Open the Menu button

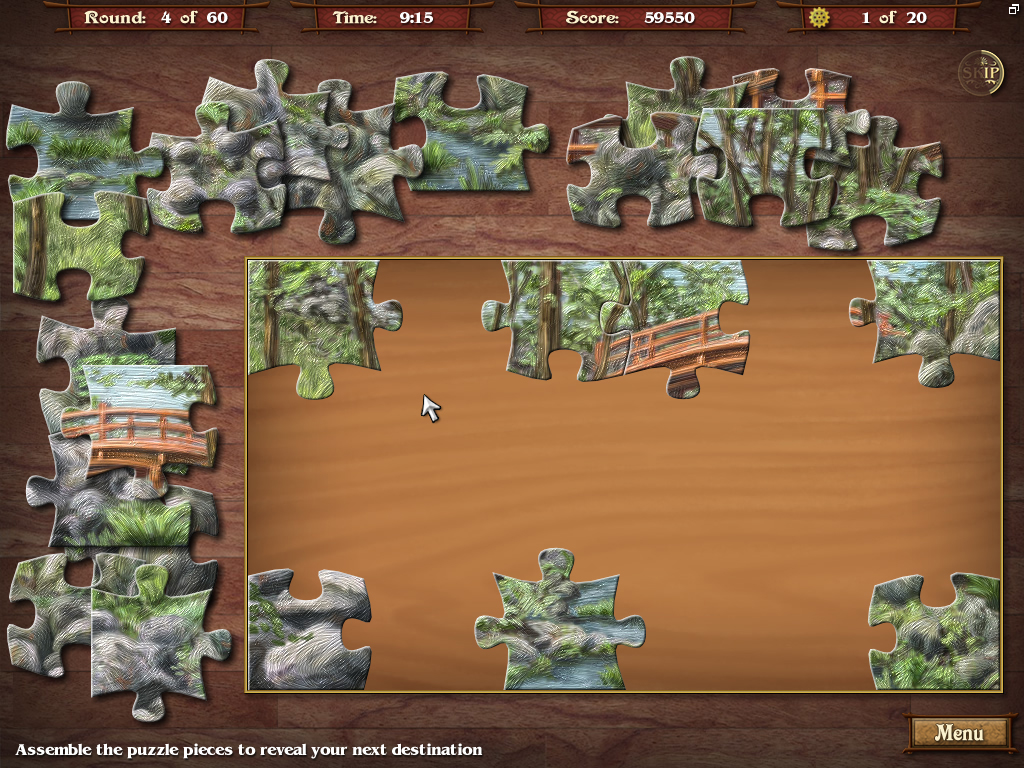[x=958, y=733]
